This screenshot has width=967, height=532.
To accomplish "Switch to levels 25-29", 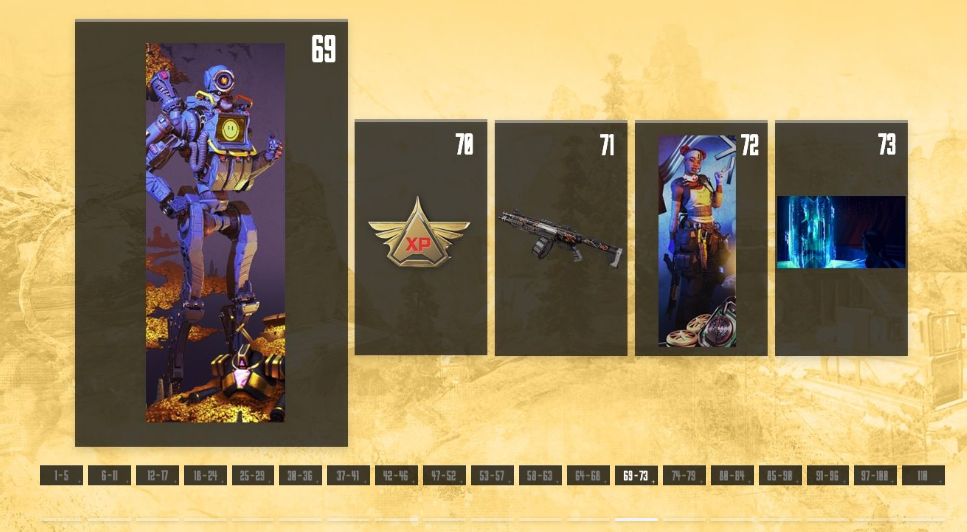I will 253,476.
